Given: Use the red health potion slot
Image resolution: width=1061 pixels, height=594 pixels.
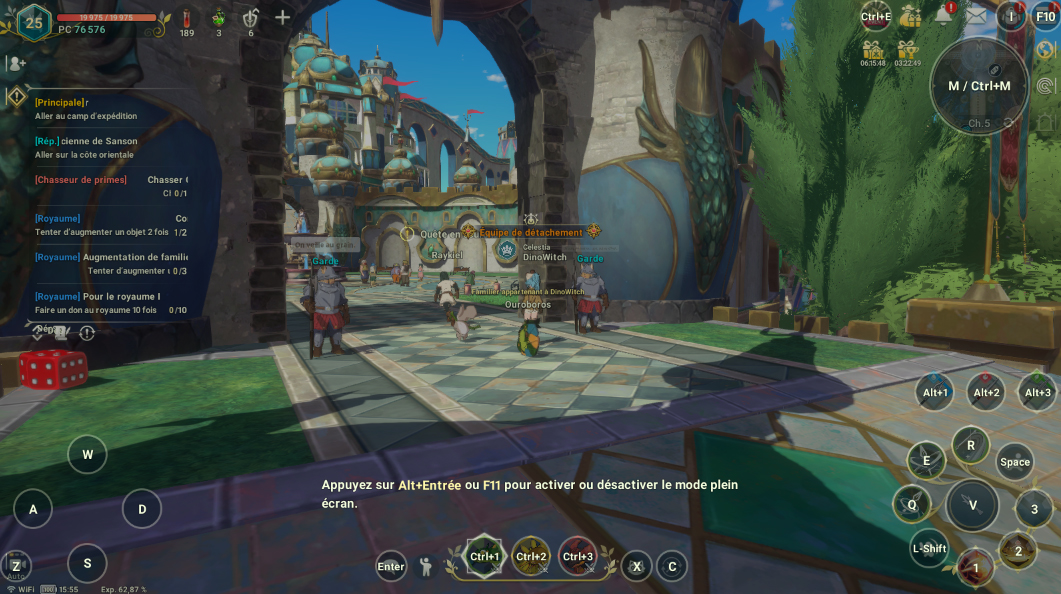Looking at the screenshot, I should (186, 18).
